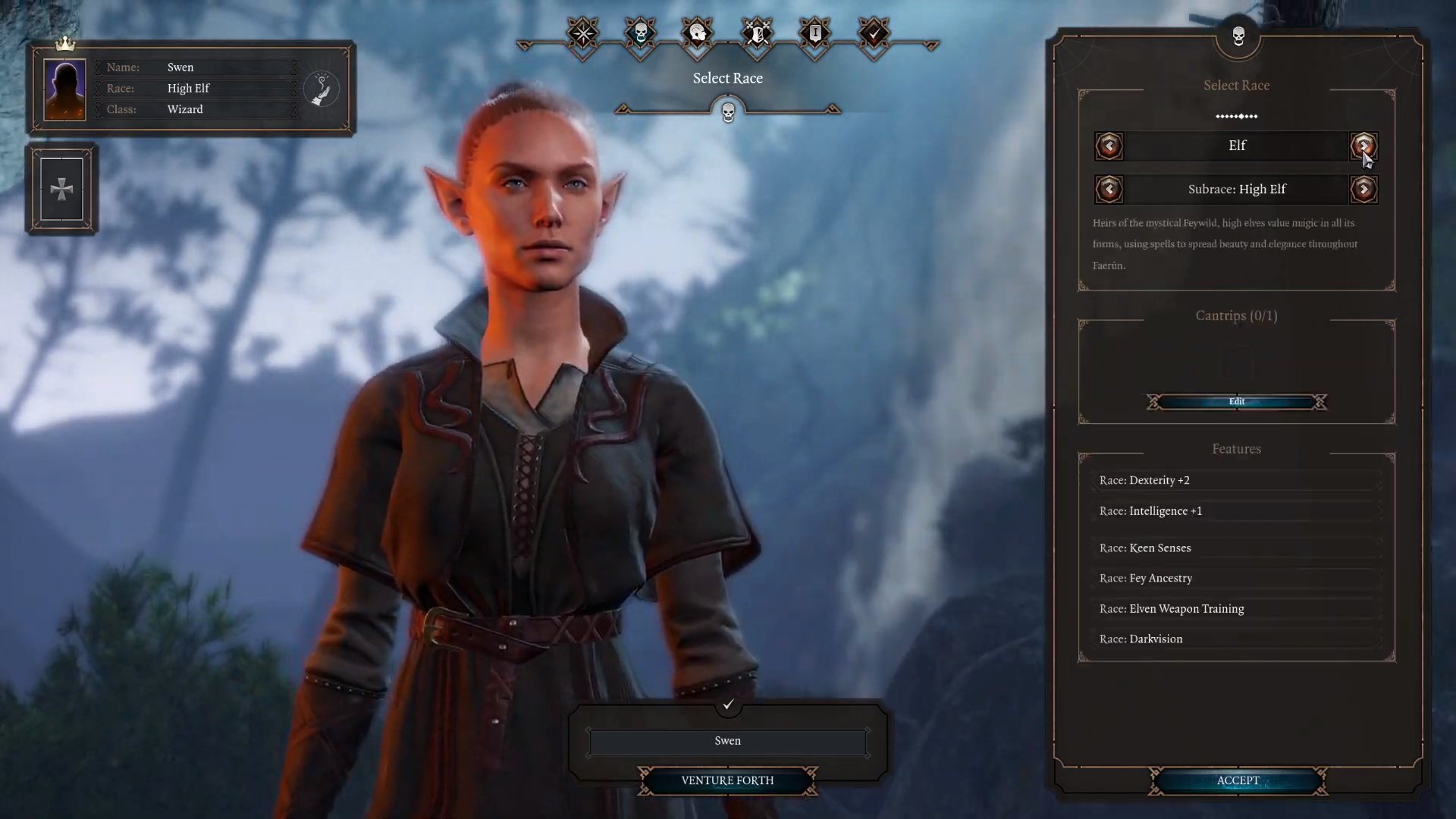Image resolution: width=1456 pixels, height=819 pixels.
Task: Switch to the helmeted head appearance tab
Action: (x=698, y=34)
